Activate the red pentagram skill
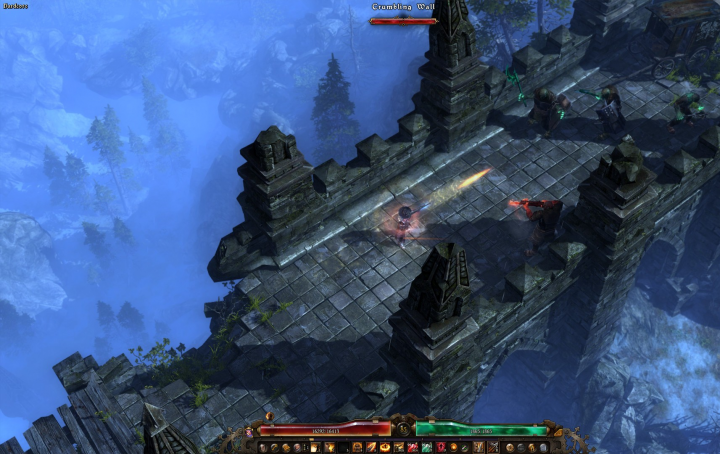720x454 pixels. 440,448
